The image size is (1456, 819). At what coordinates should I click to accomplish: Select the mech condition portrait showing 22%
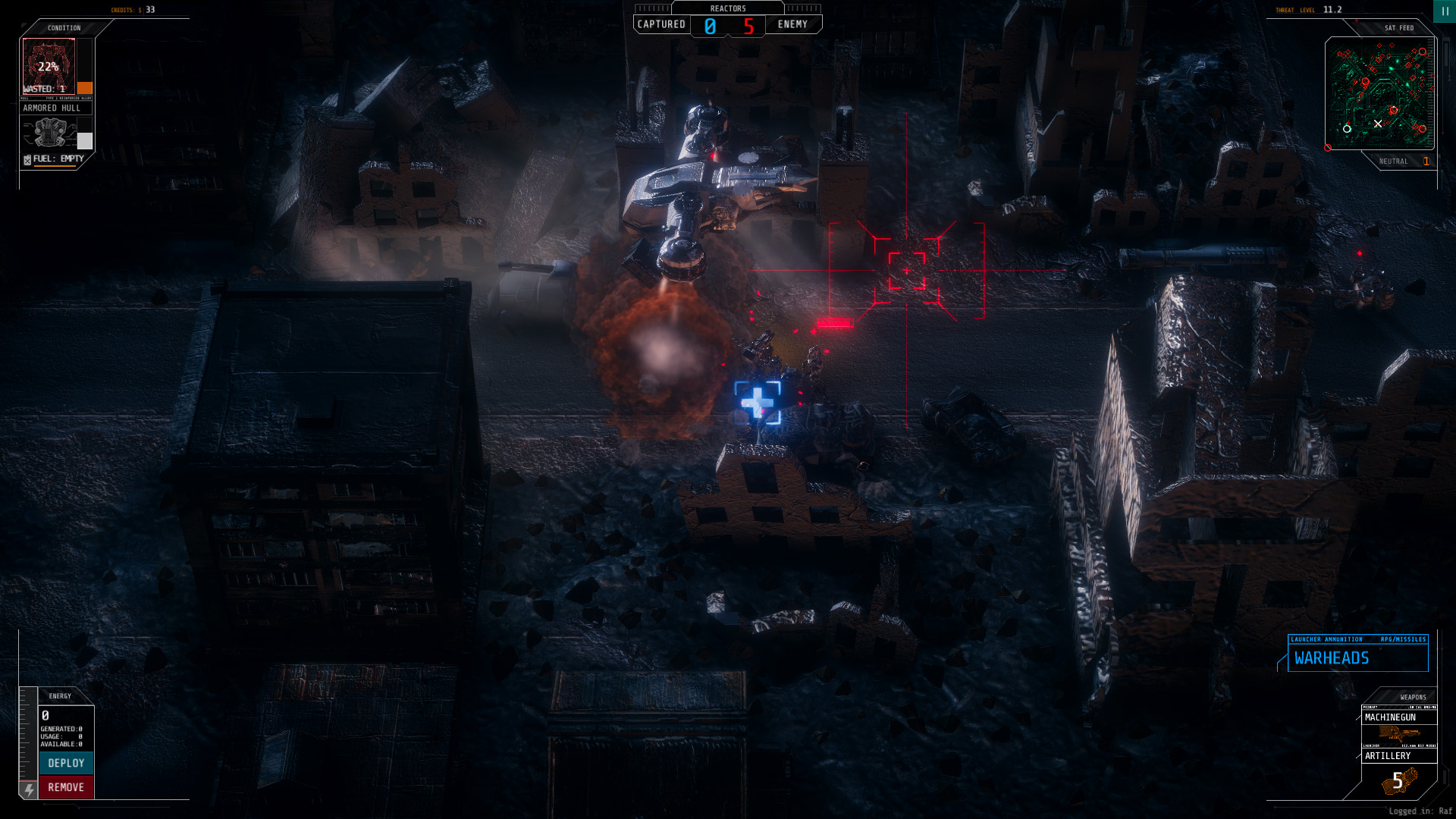pos(50,67)
